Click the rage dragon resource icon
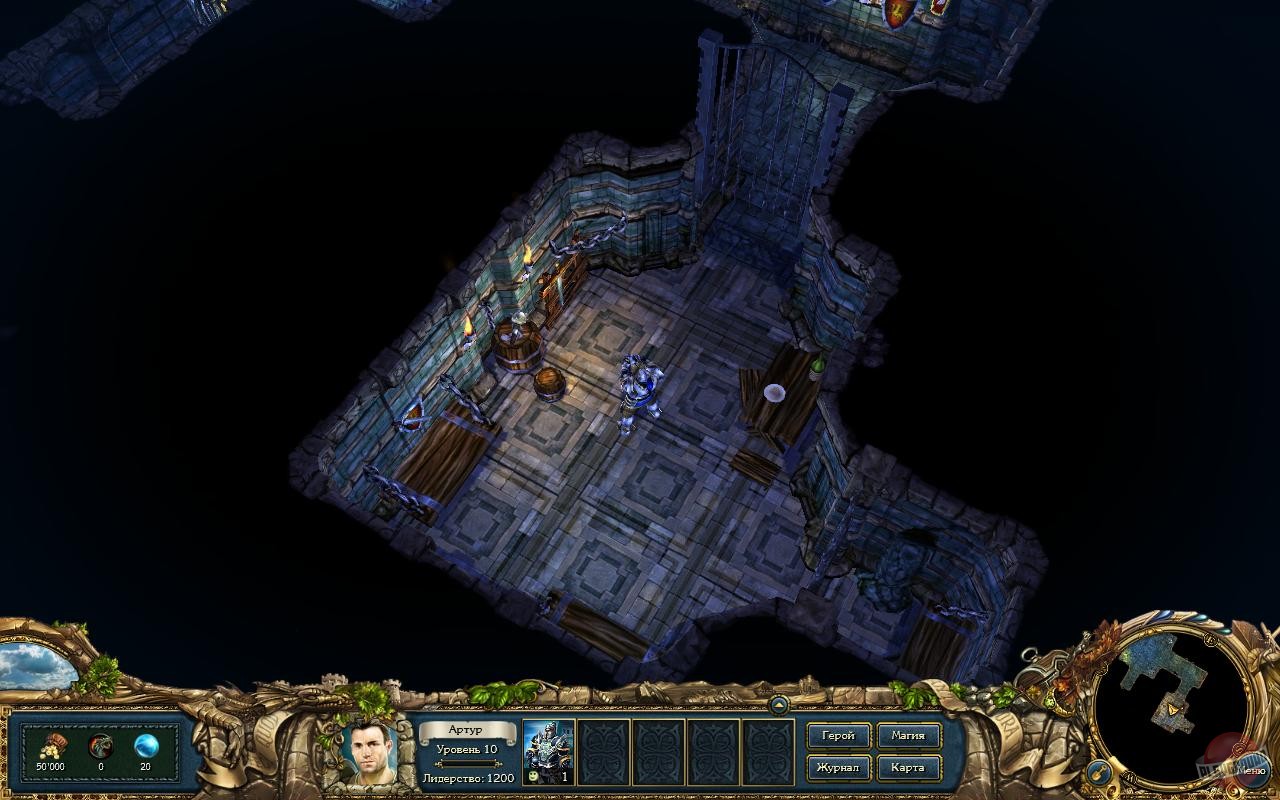The width and height of the screenshot is (1280, 800). coord(99,747)
